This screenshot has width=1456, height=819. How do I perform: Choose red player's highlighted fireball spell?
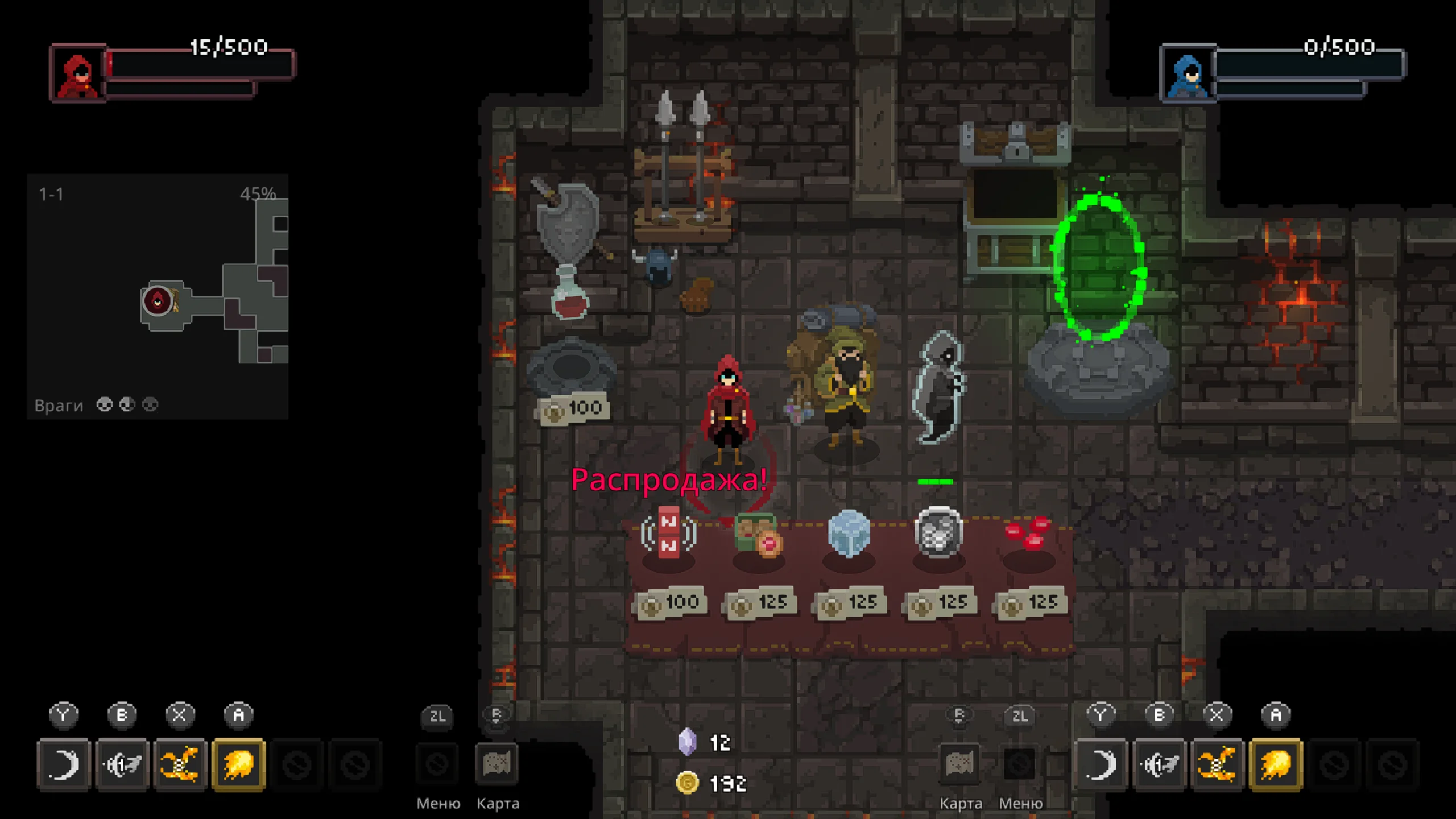[239, 764]
